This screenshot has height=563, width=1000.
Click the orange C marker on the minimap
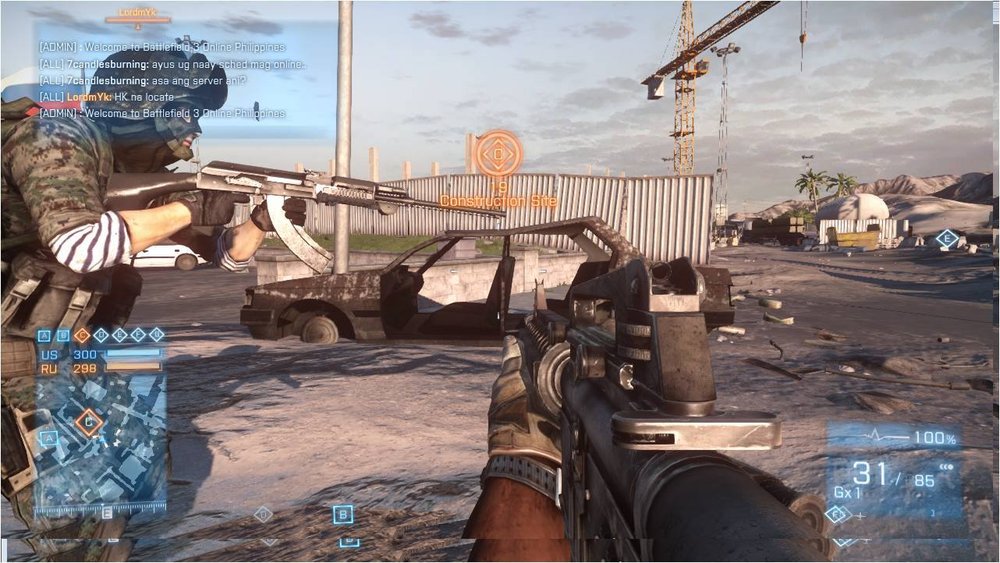pos(89,422)
